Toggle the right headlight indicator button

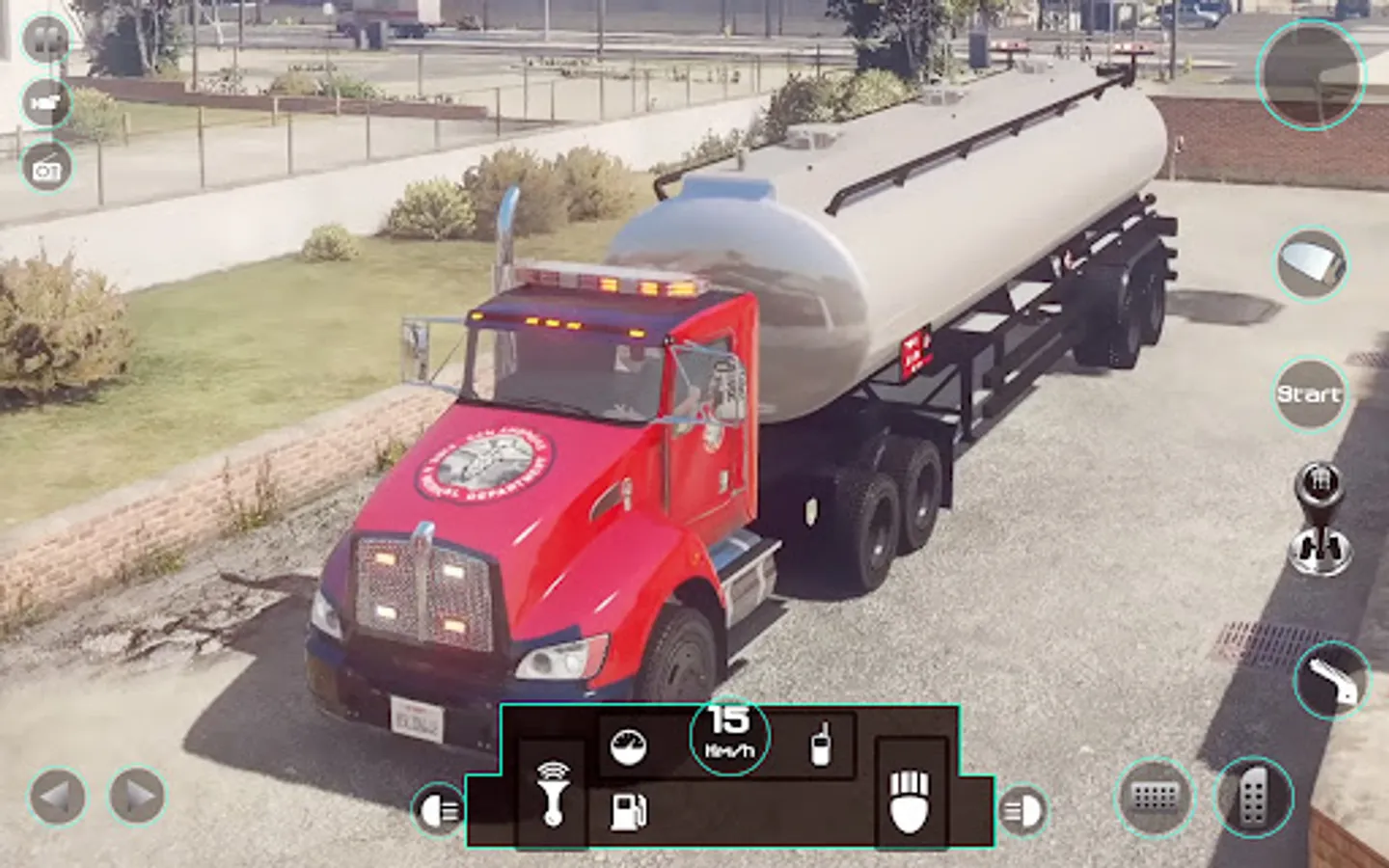click(x=1021, y=810)
